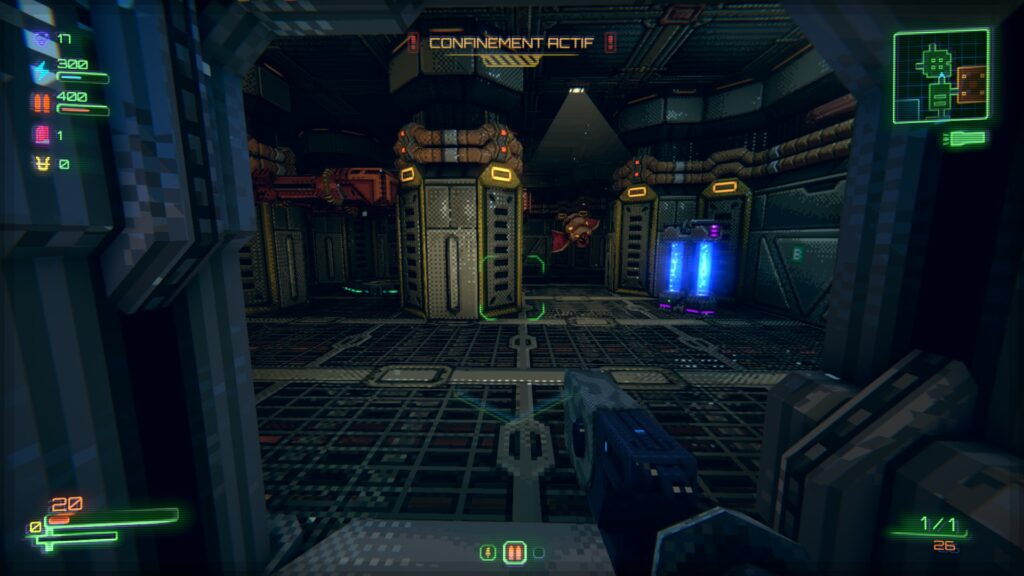Switch to the yellow single-bullet ammo slot
Viewport: 1024px width, 576px height.
[x=488, y=552]
